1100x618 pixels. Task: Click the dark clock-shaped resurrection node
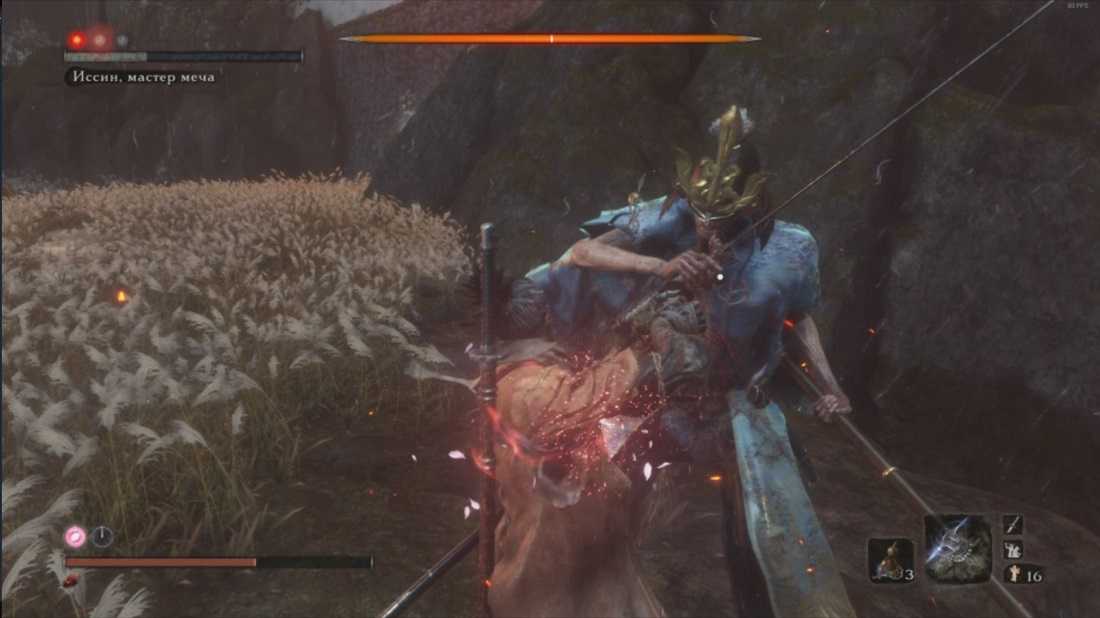(x=102, y=536)
